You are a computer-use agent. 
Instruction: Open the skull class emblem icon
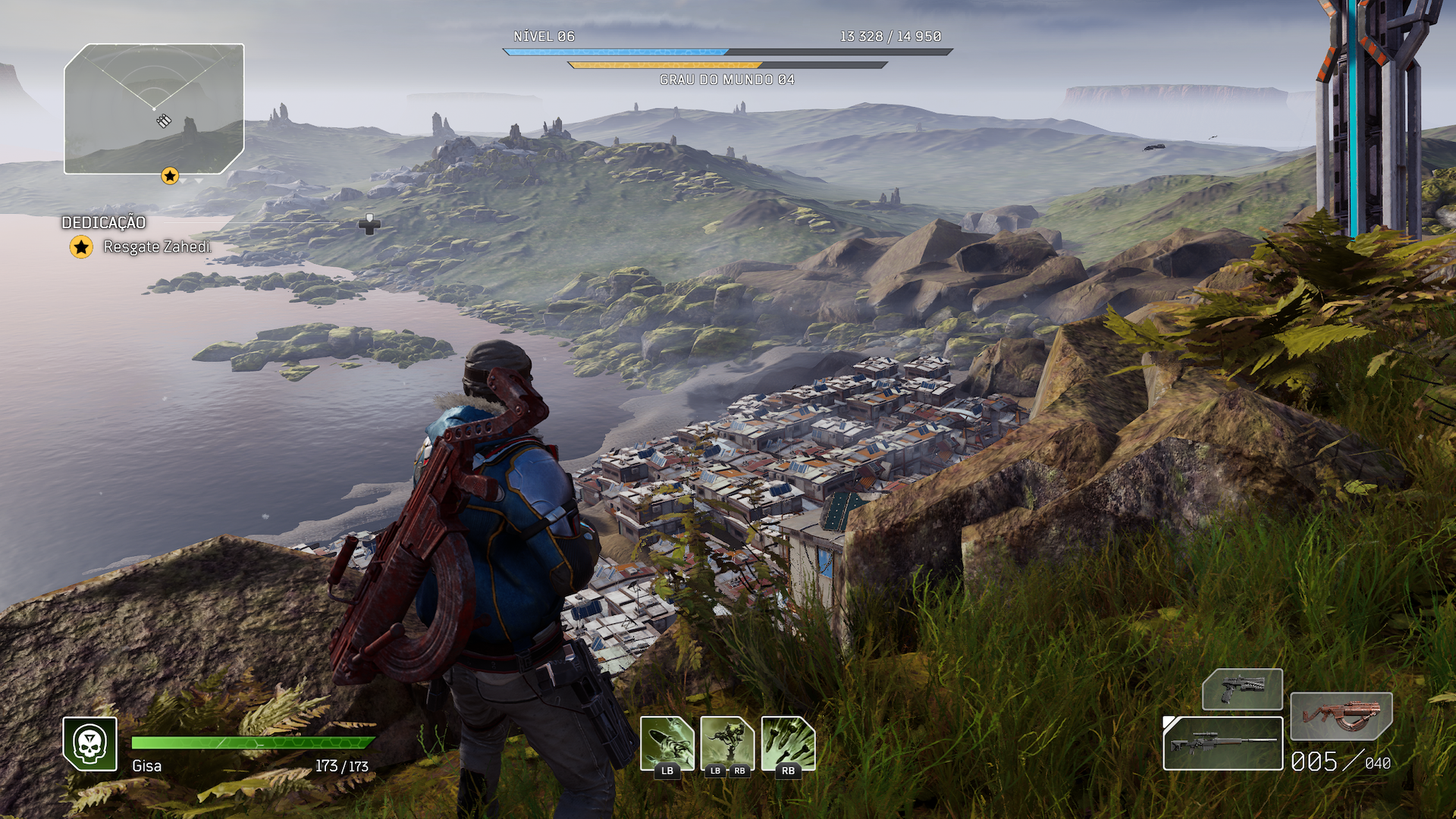[89, 744]
